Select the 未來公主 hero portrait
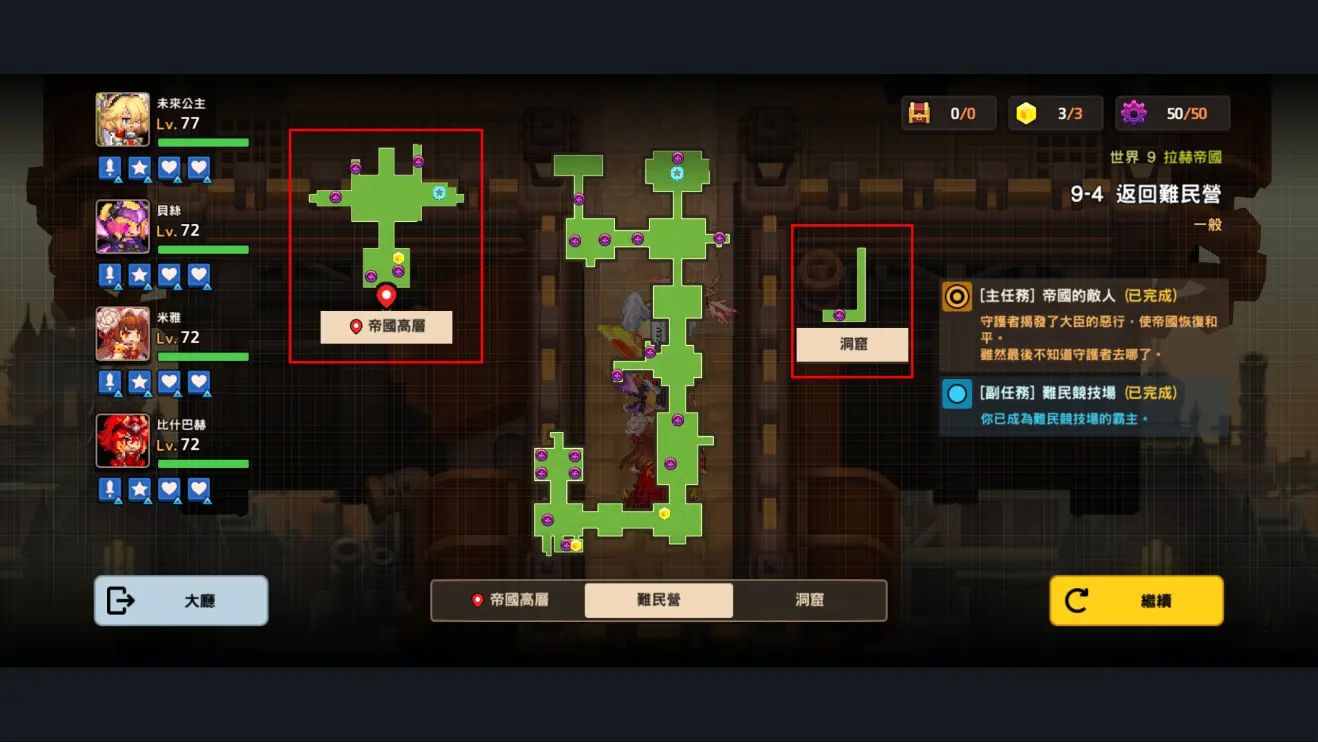The height and width of the screenshot is (742, 1318). click(x=122, y=119)
